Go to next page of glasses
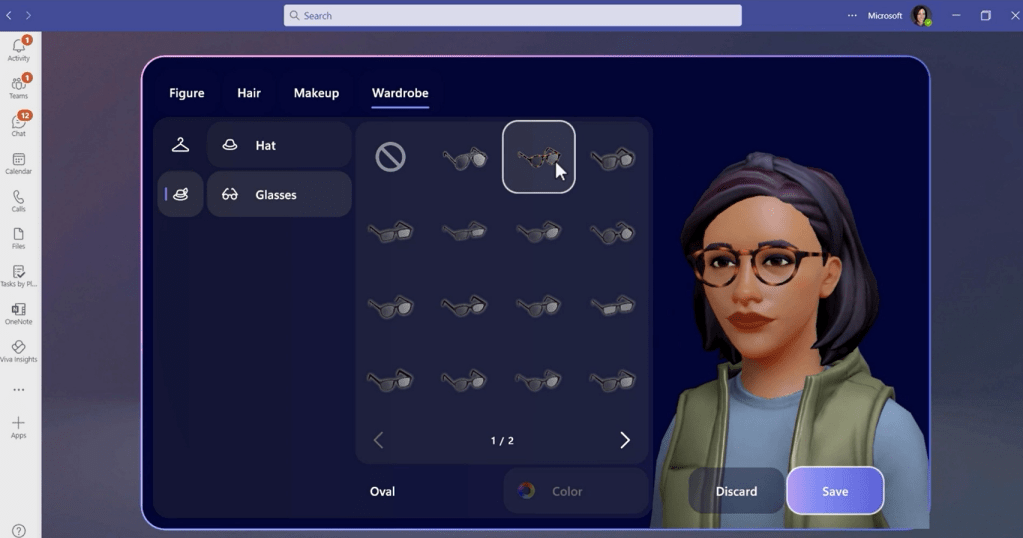Viewport: 1023px width, 538px height. point(625,441)
